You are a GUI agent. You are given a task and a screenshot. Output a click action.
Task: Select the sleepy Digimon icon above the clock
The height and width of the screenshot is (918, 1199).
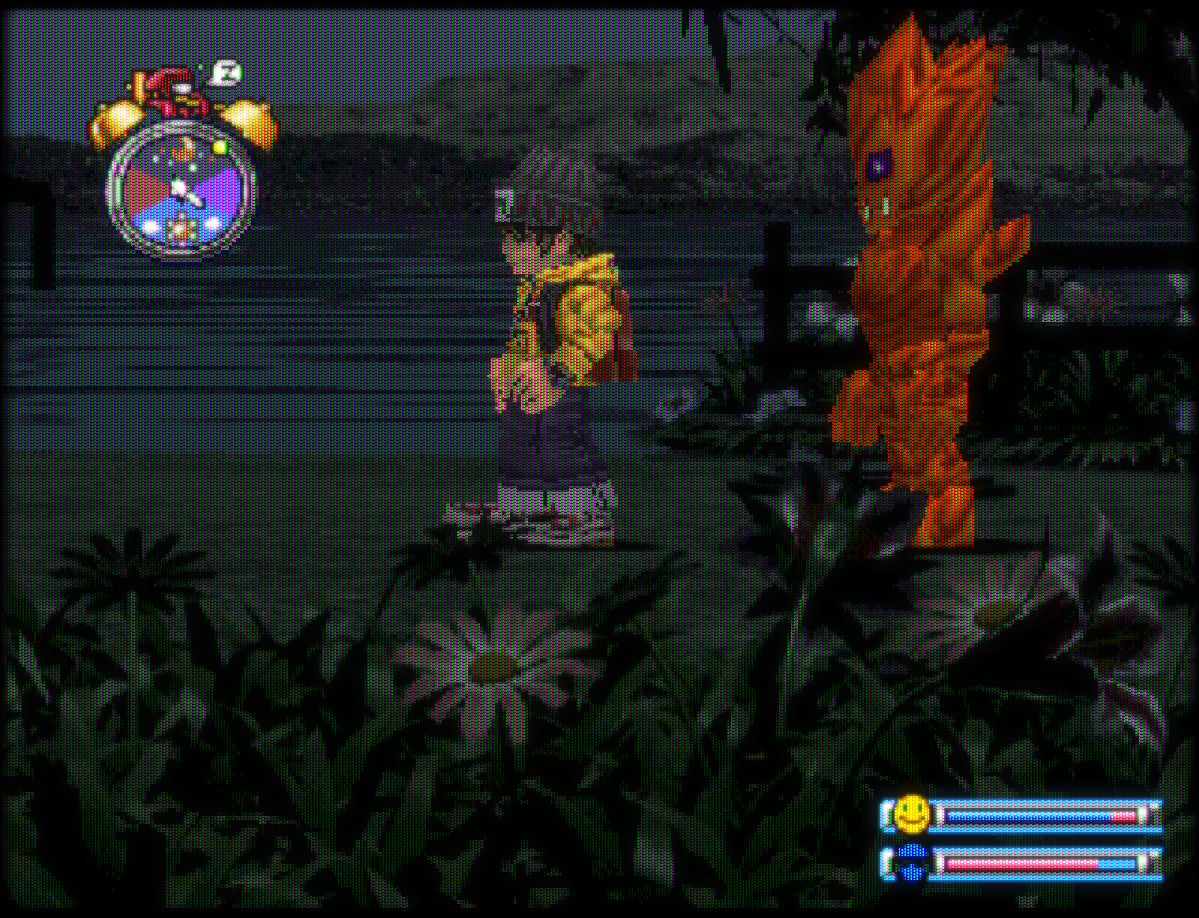point(178,93)
